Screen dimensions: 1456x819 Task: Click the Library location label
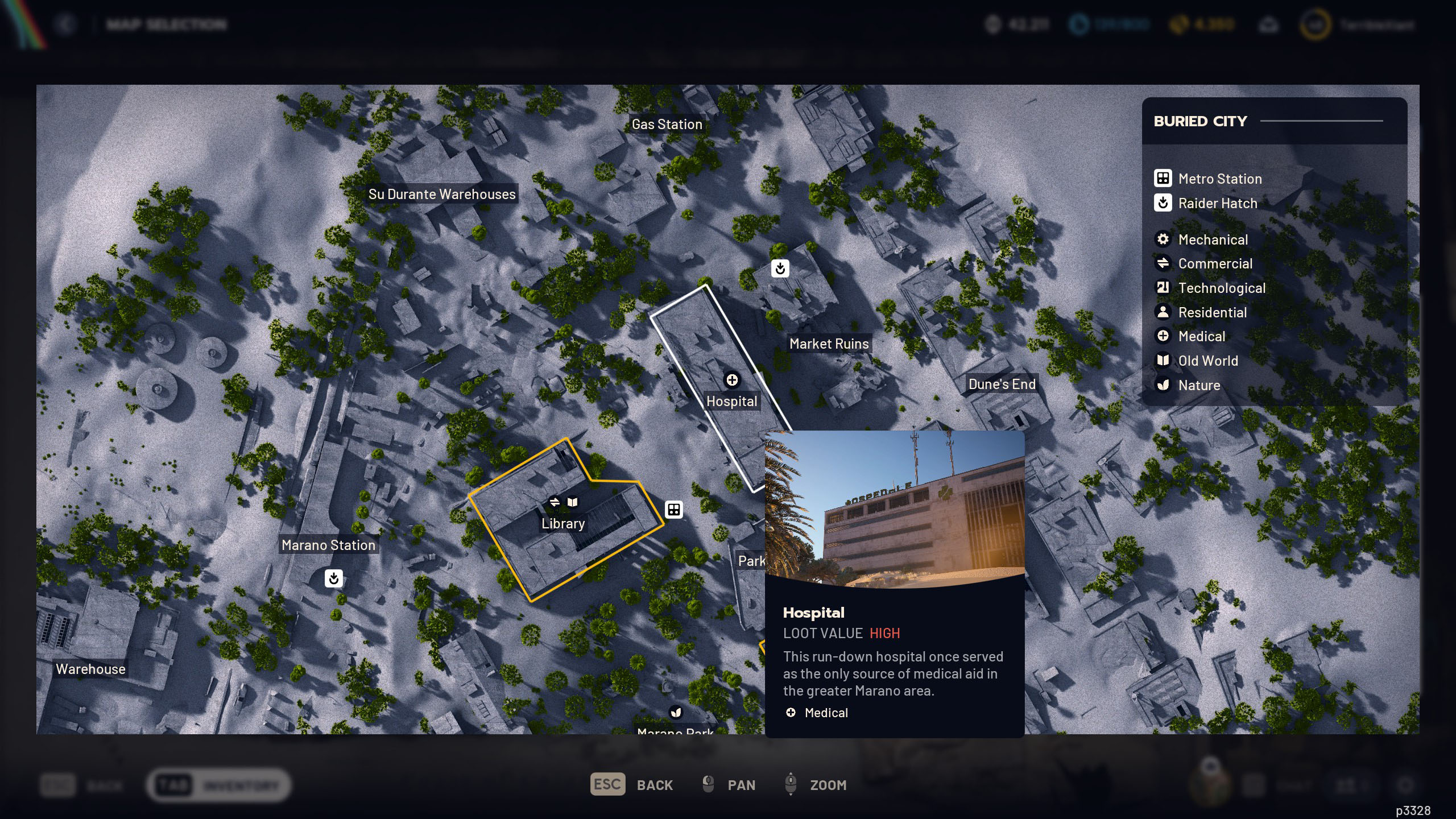pos(562,523)
